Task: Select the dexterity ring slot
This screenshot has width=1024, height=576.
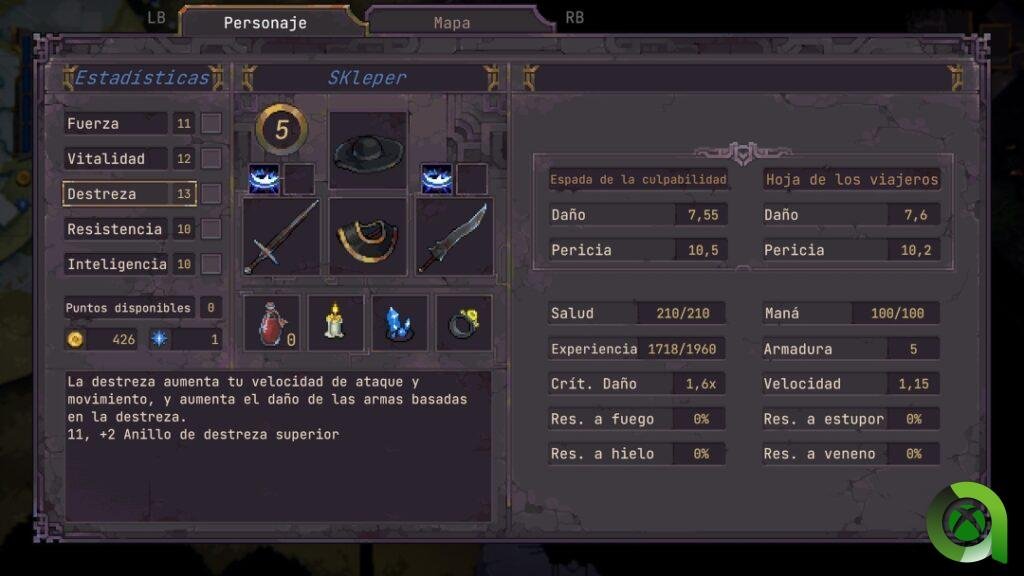Action: pyautogui.click(x=463, y=323)
